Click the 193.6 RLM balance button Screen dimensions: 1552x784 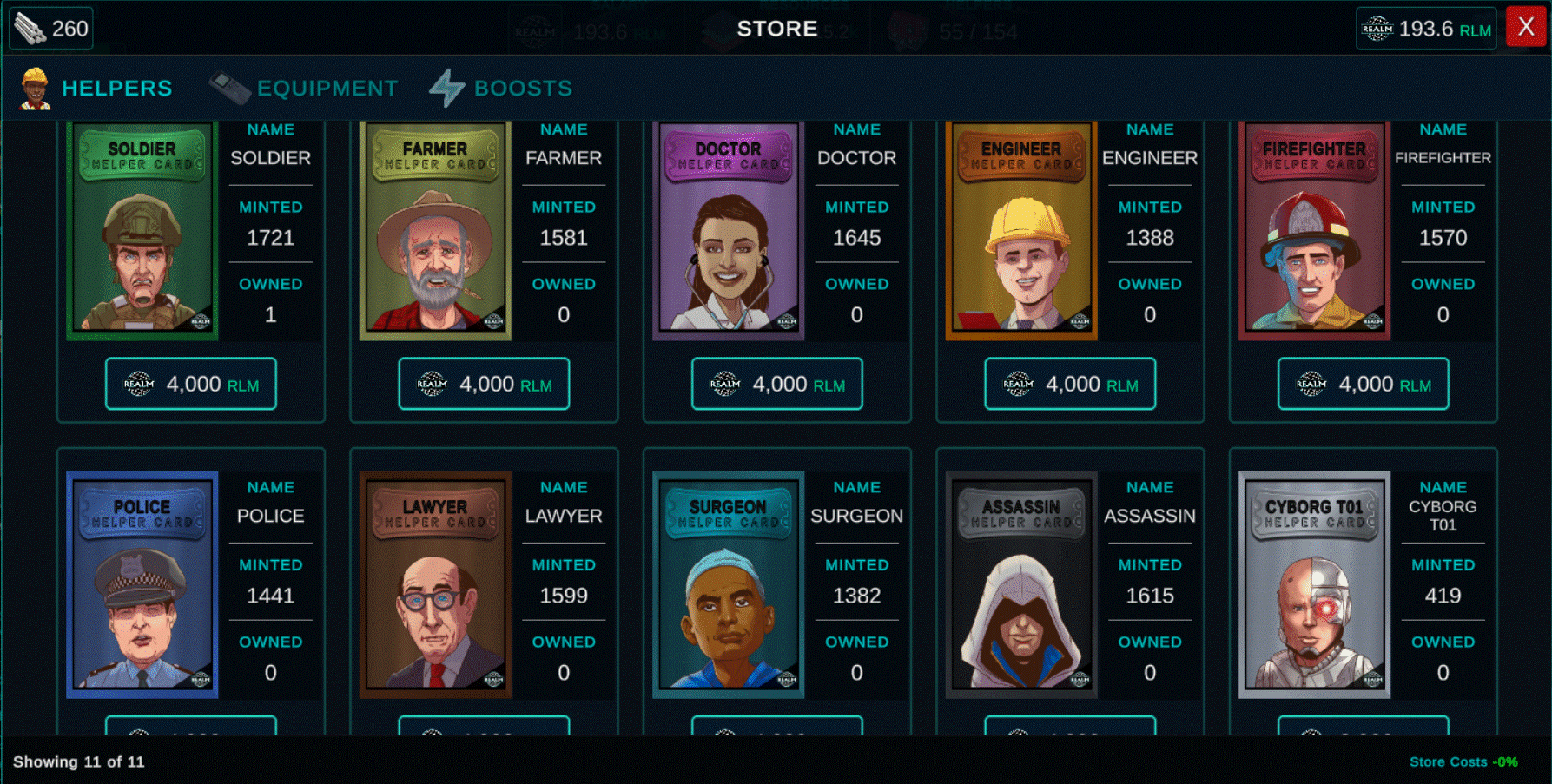point(1426,30)
